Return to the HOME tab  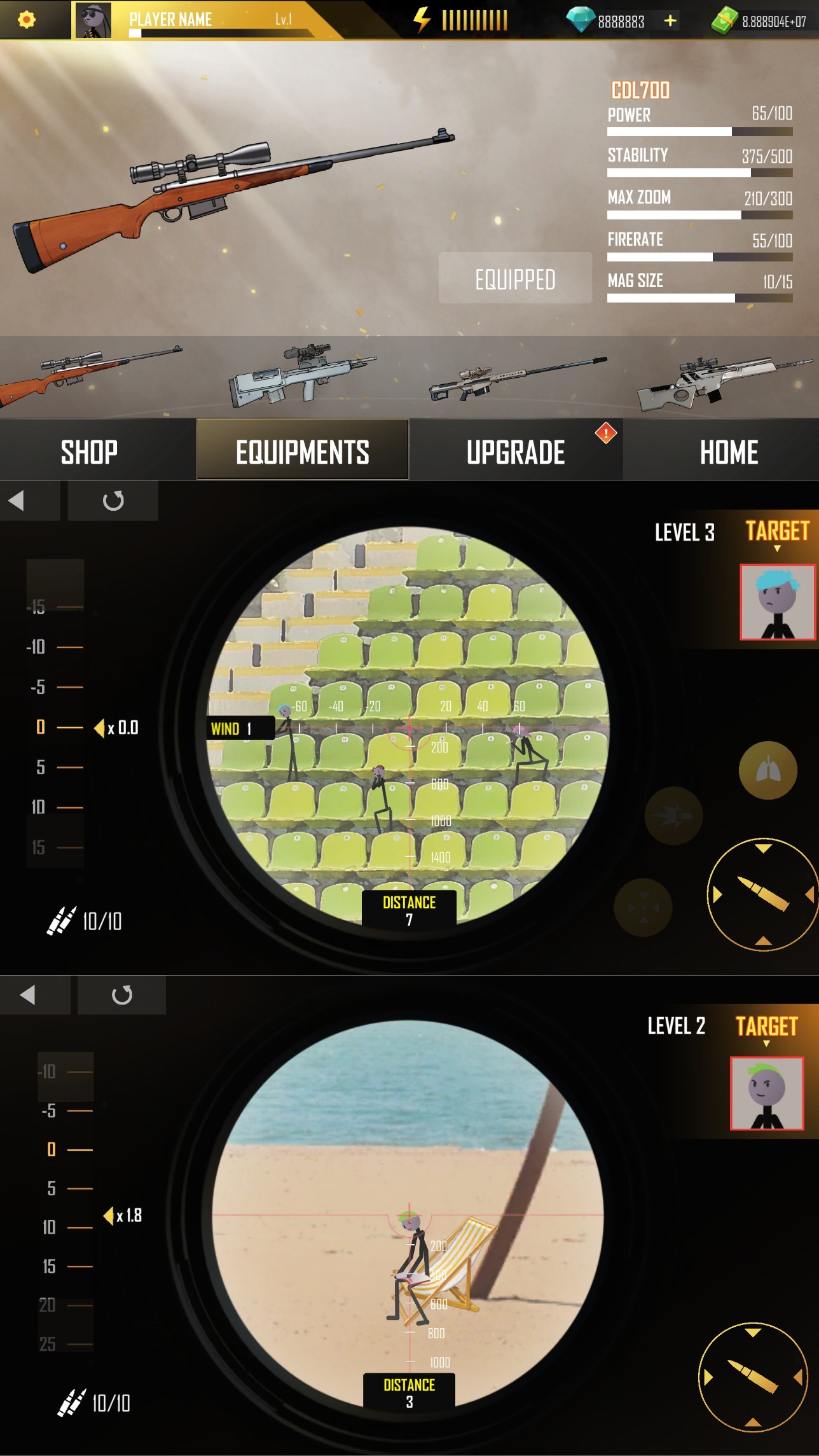point(729,452)
